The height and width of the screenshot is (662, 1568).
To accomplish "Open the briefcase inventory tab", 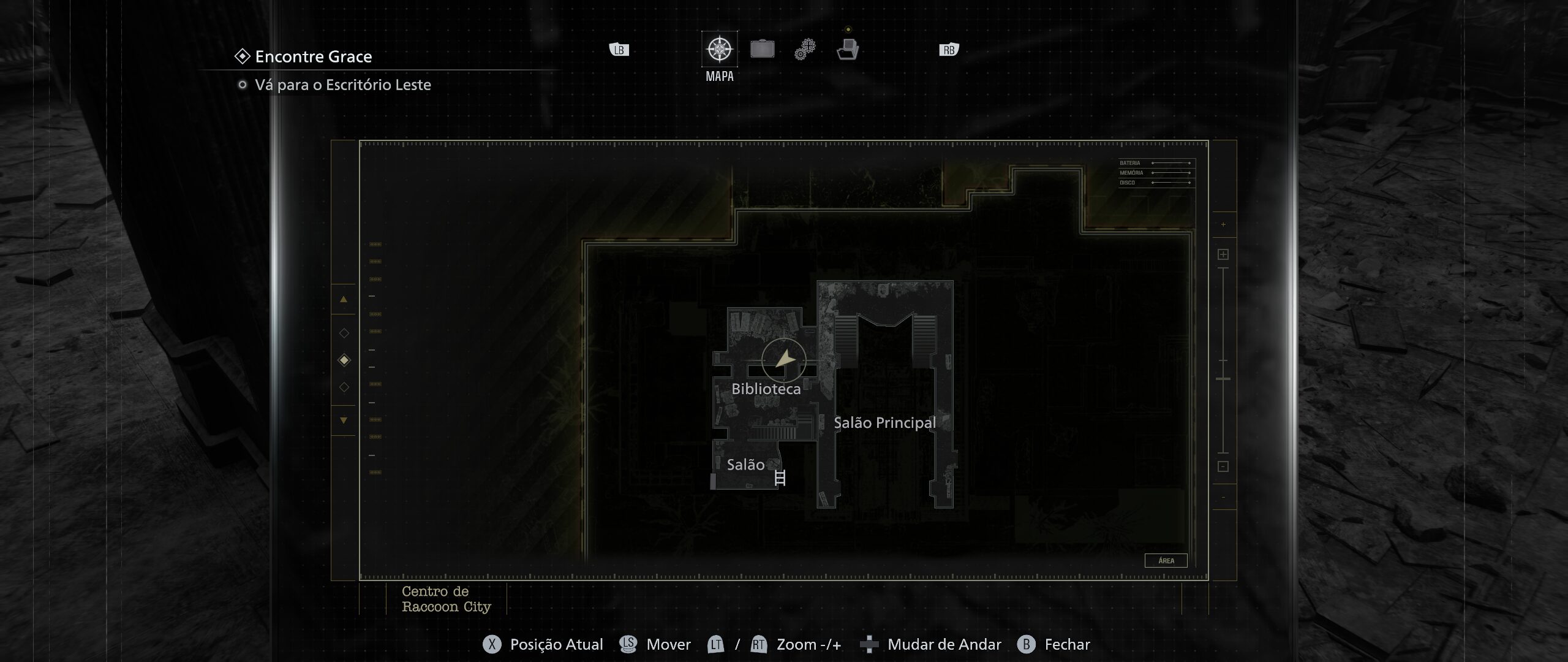I will pyautogui.click(x=762, y=49).
